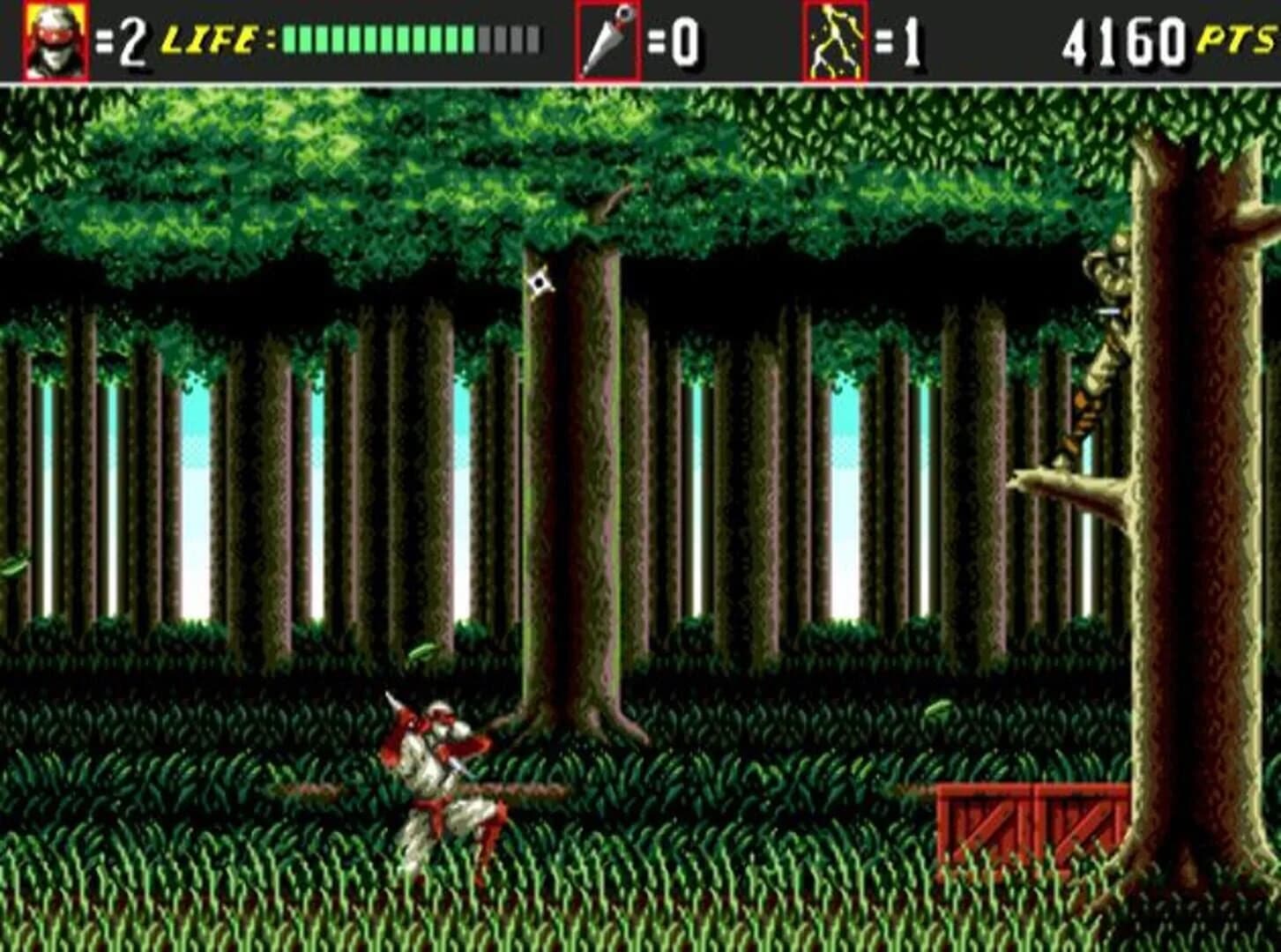Click the lives counter showing =2
The width and height of the screenshot is (1281, 952).
[x=122, y=40]
